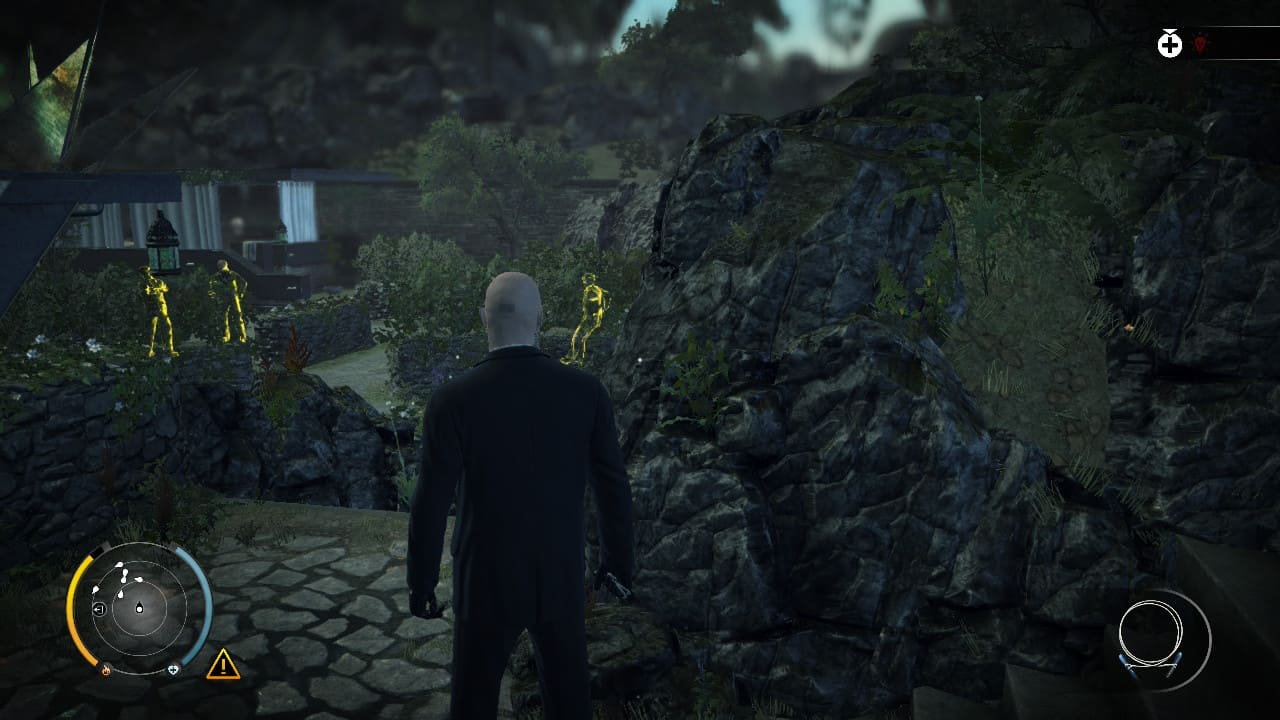Select the exit door marker on minimap
Screen dimensions: 1280x720
(99, 609)
